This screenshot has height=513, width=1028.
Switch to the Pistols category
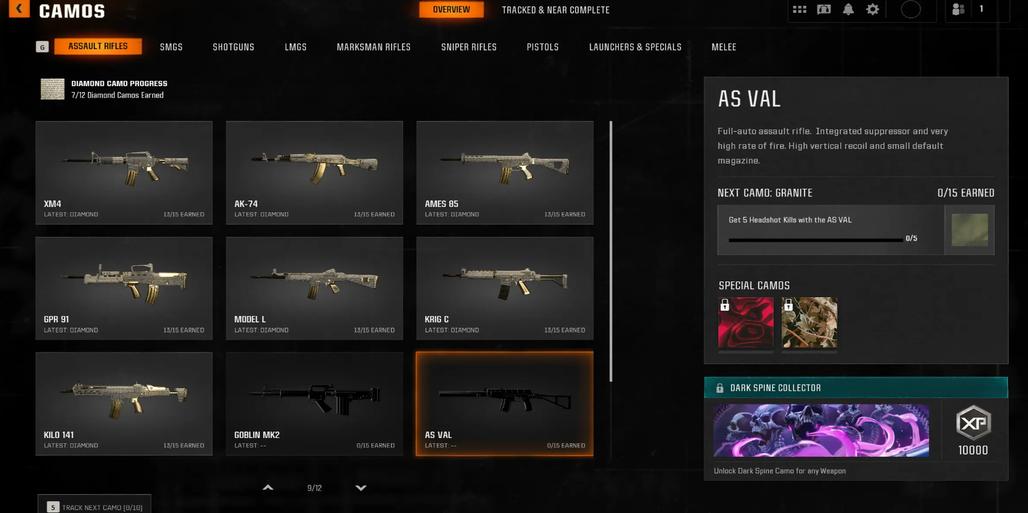[543, 47]
